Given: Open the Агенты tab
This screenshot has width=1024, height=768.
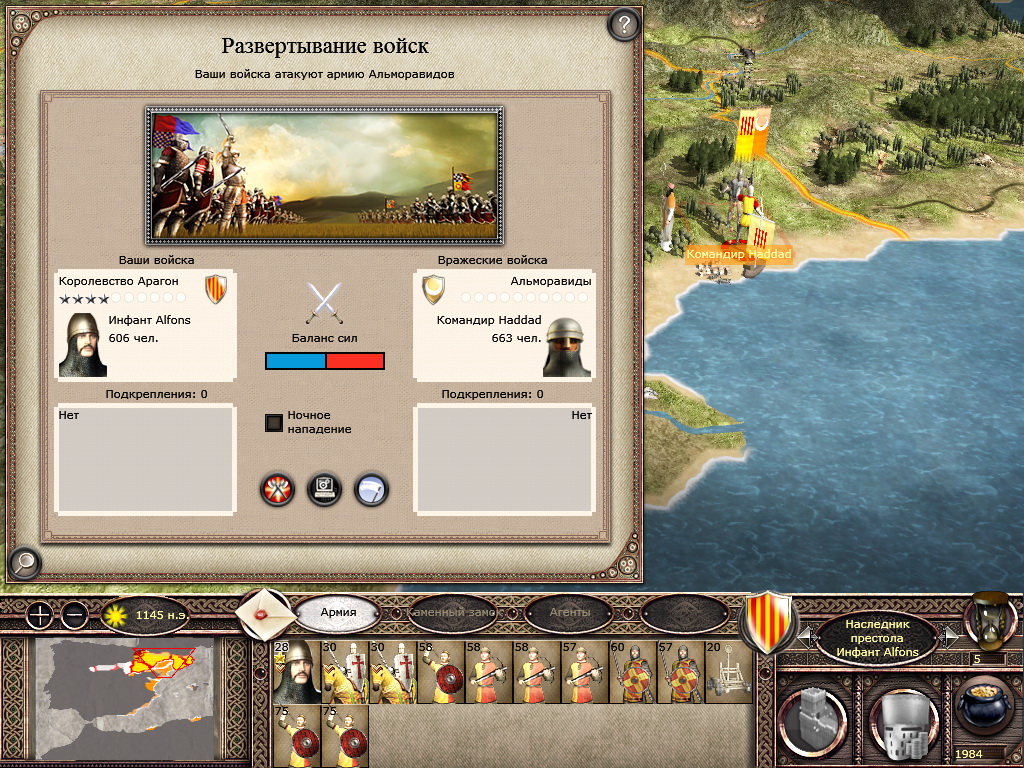Looking at the screenshot, I should [570, 612].
